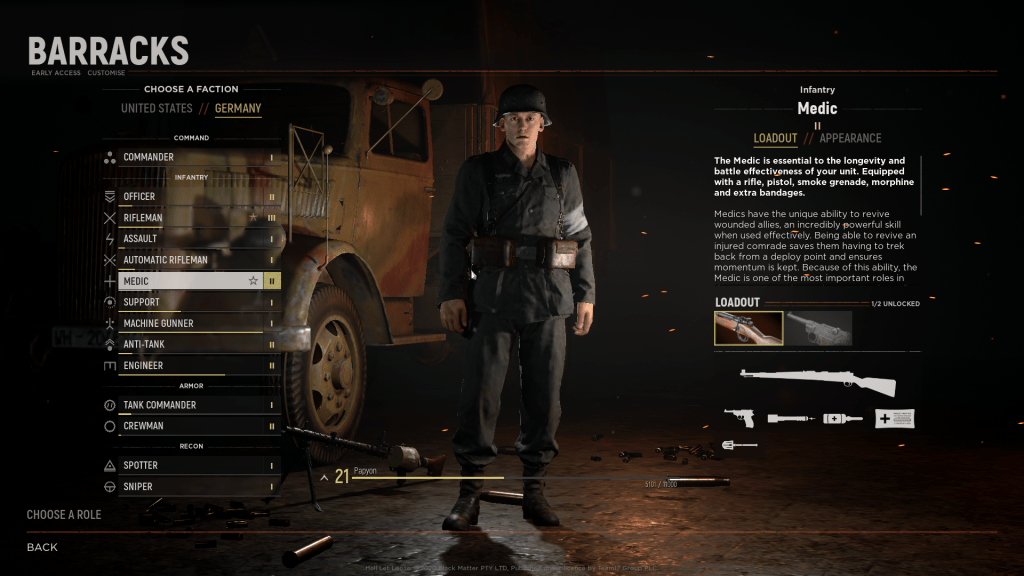Open the Loadout tab
This screenshot has height=576, width=1024.
click(x=775, y=138)
